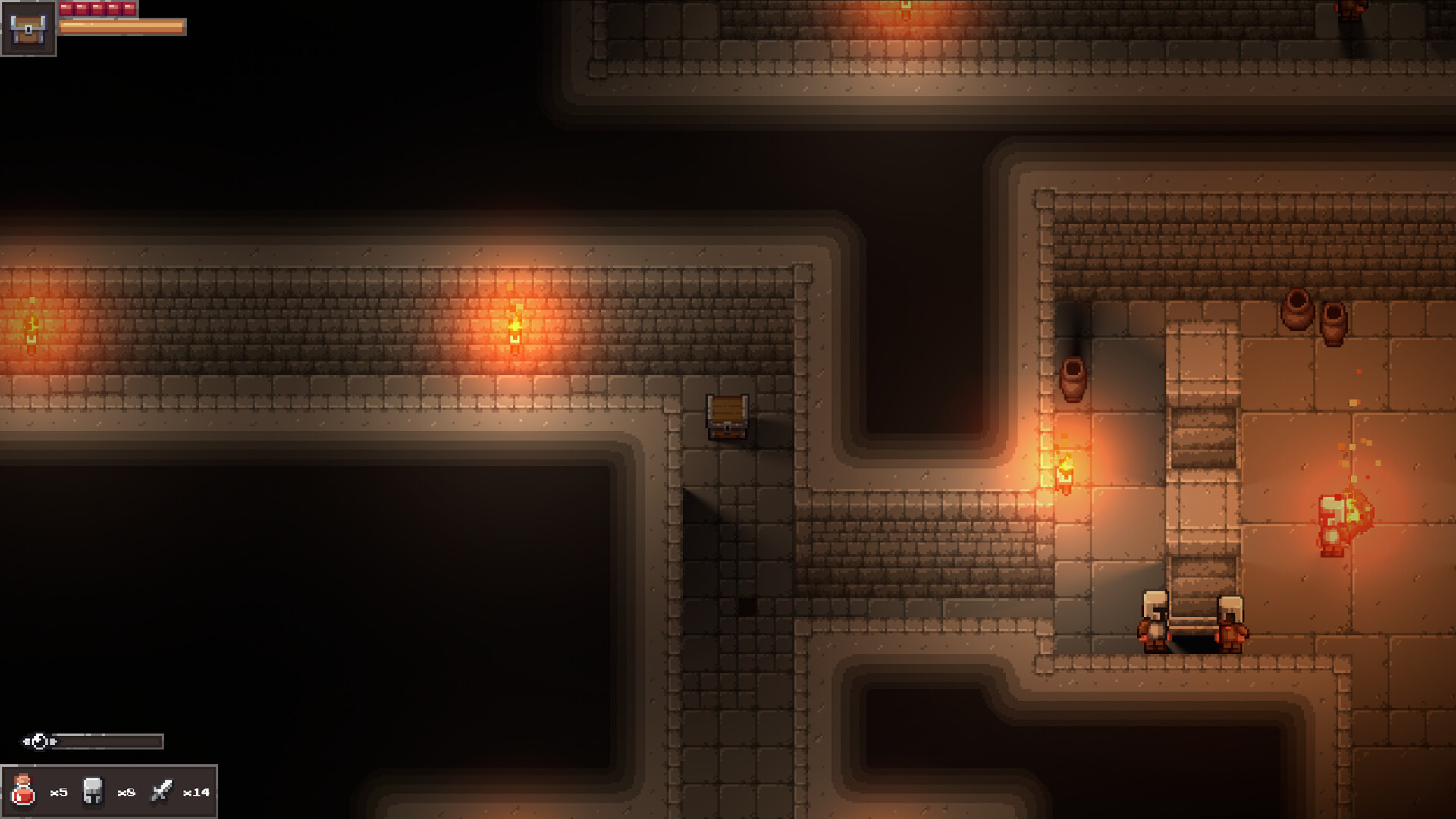Screen dimensions: 1456x819
Task: Select the sword icon in the quickbar
Action: coord(162,790)
